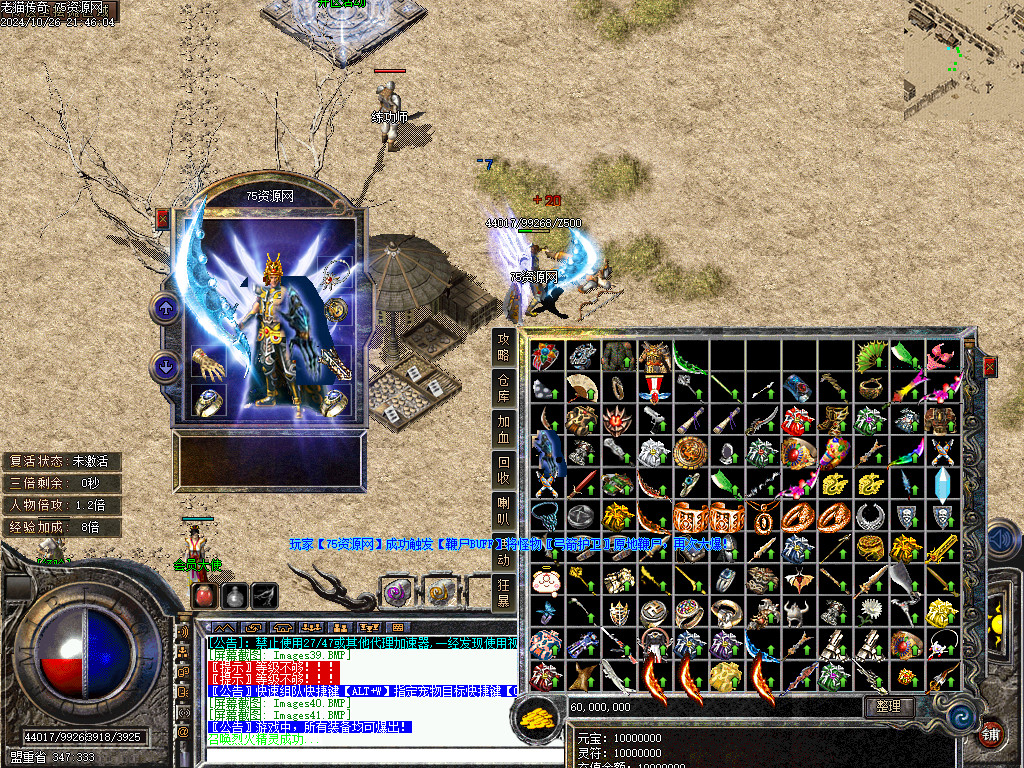Open the 攻略 guide tab
The width and height of the screenshot is (1024, 768).
505,347
